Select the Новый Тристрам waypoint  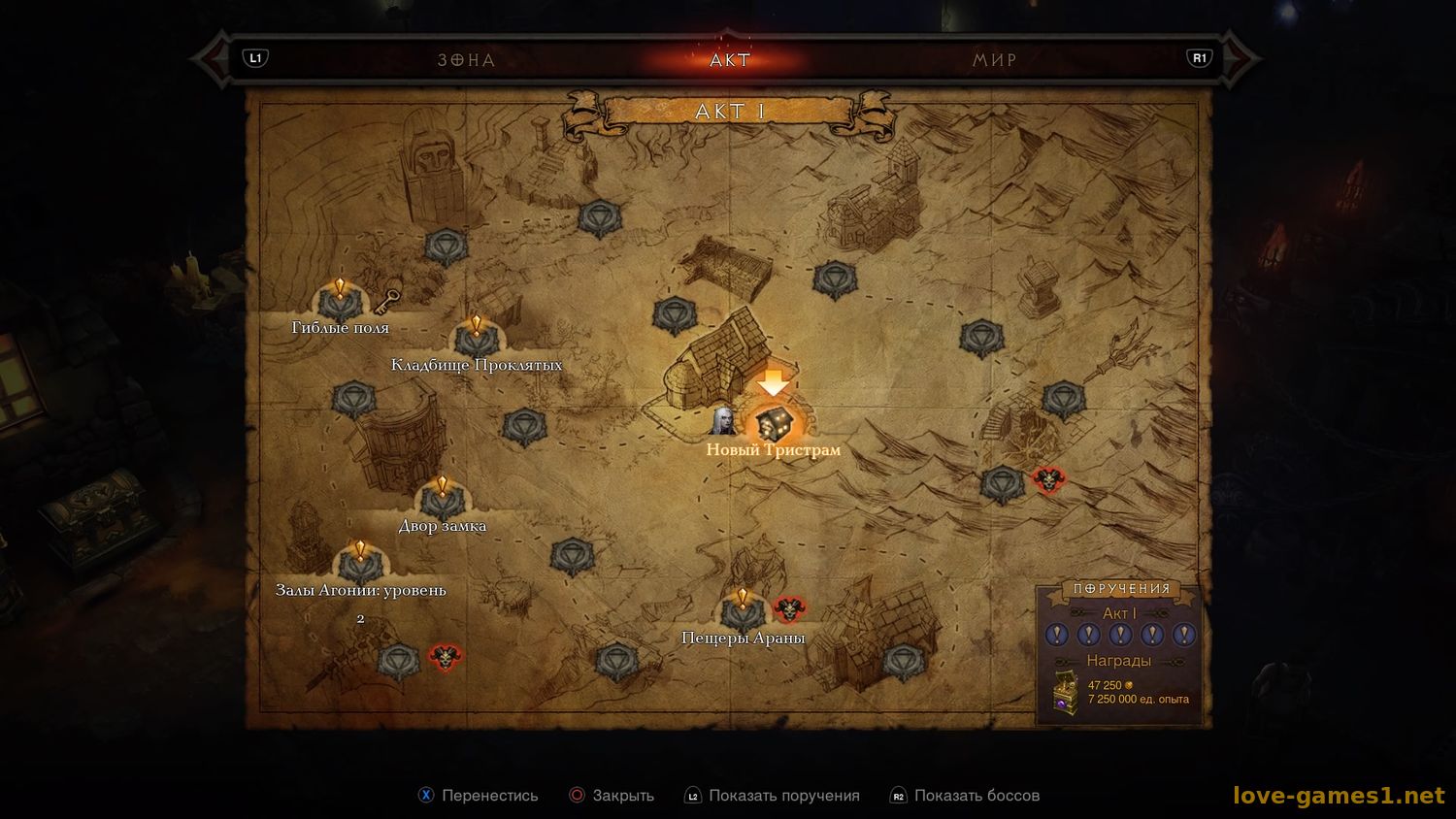point(774,424)
